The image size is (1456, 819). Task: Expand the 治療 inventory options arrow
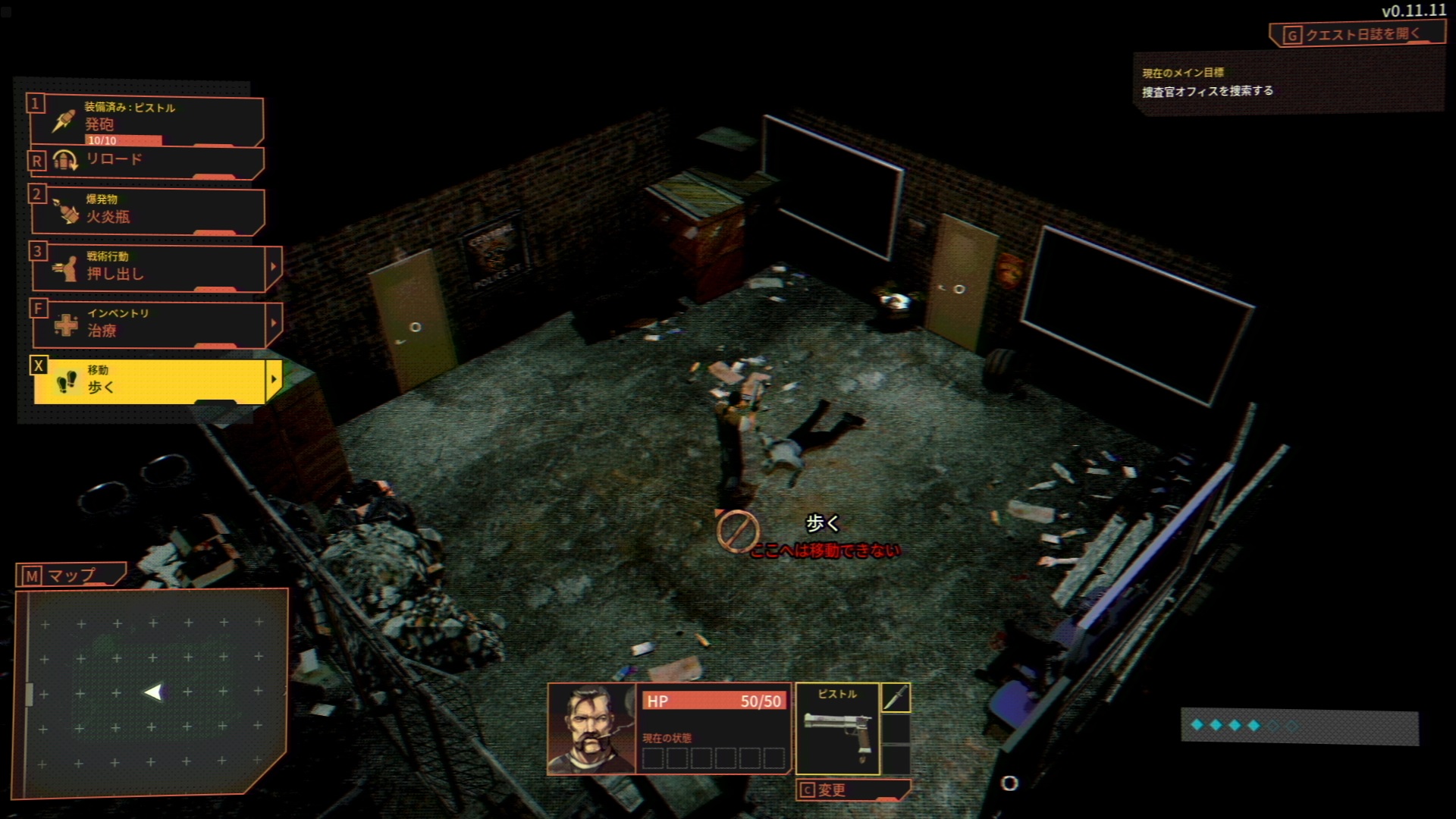tap(274, 324)
